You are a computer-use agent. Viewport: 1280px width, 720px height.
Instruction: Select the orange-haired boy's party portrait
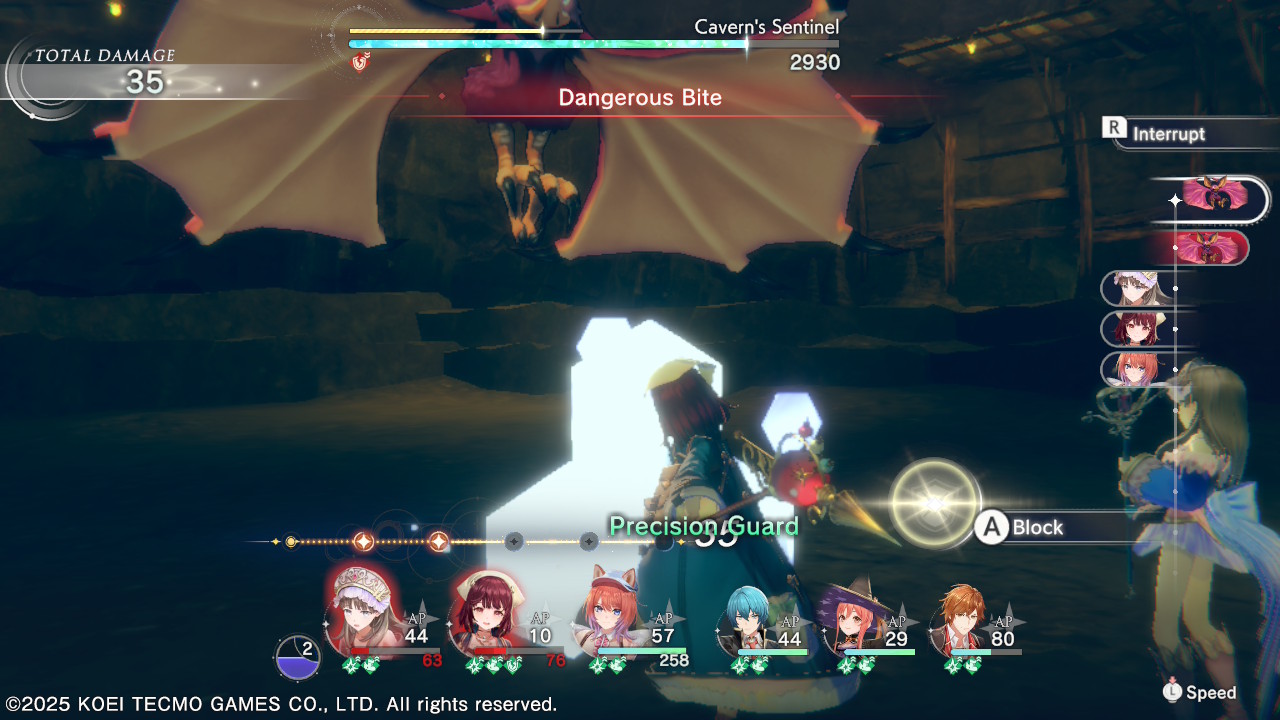(961, 619)
